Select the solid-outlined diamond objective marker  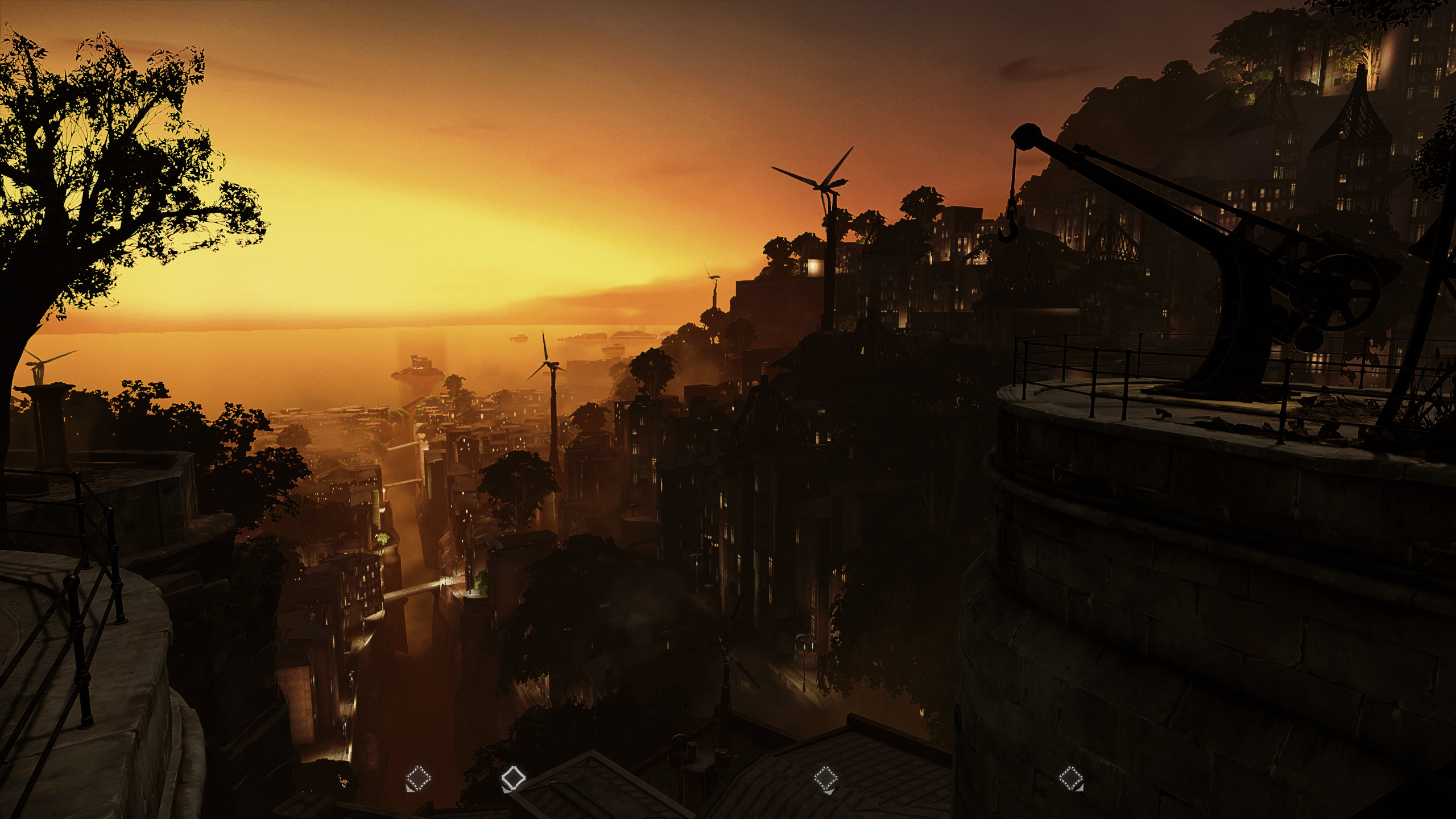point(512,777)
